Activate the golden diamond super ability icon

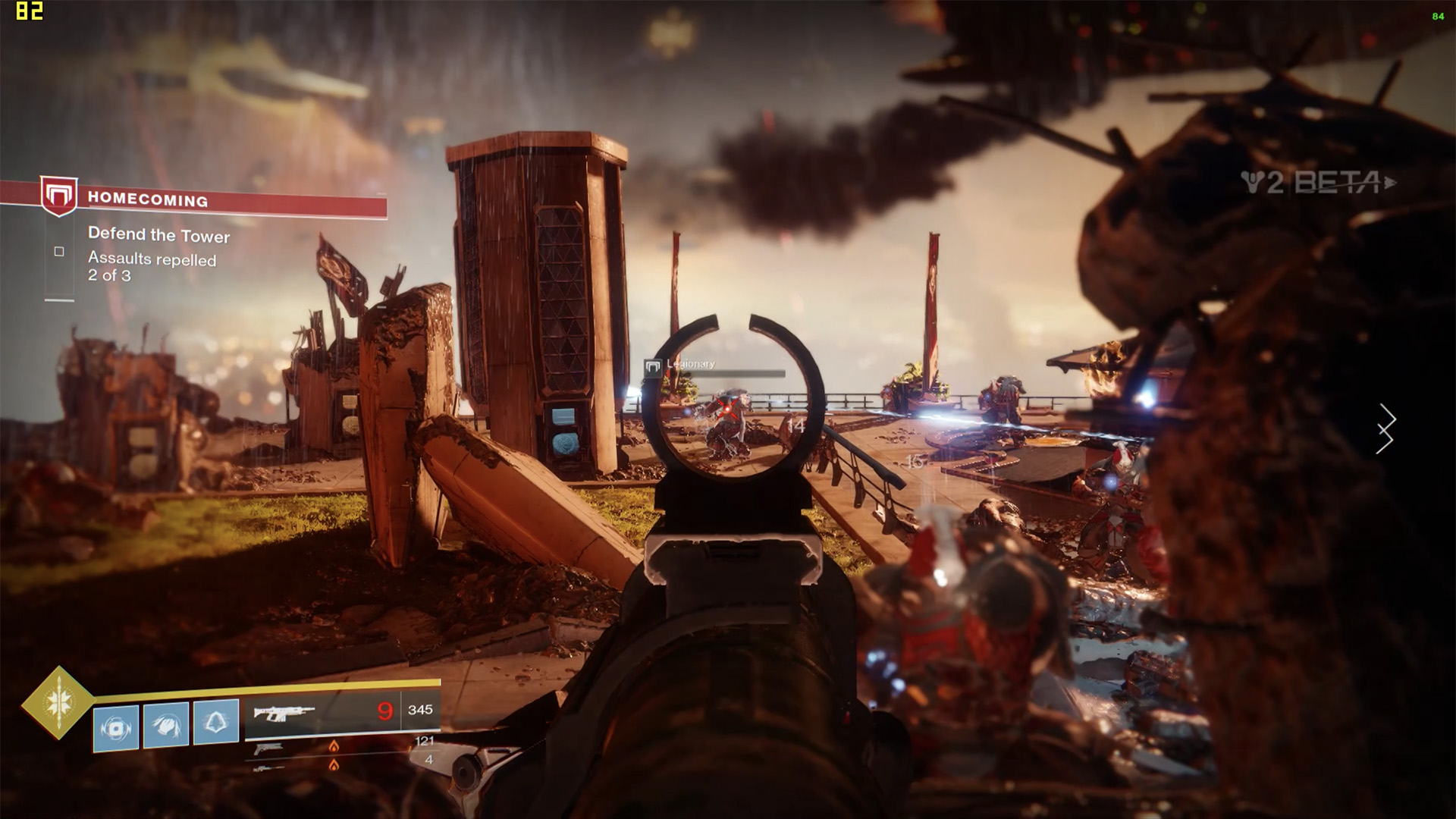pos(58,702)
